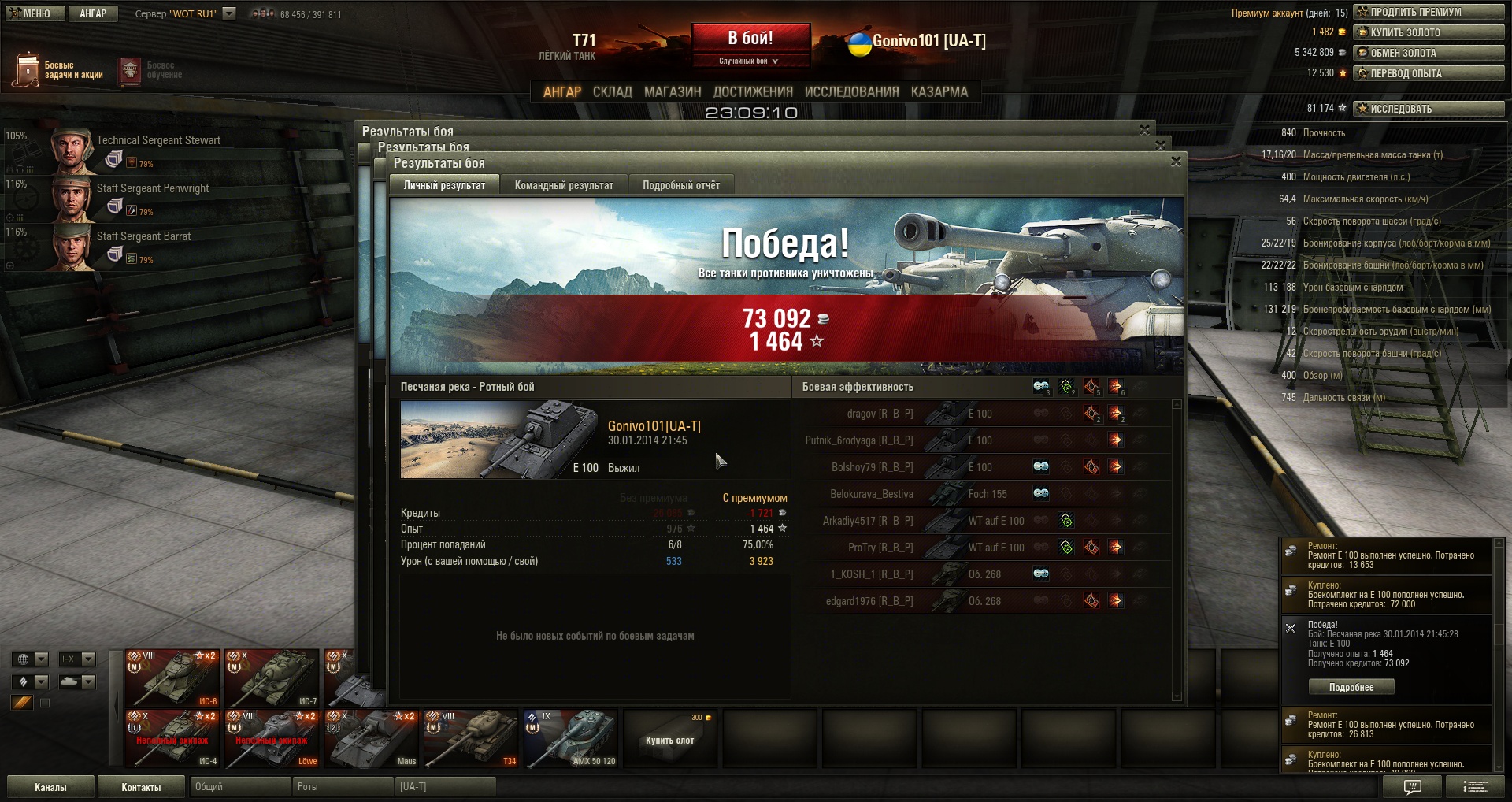This screenshot has height=802, width=1512.
Task: Open the Подробный отчёт tab
Action: [681, 185]
